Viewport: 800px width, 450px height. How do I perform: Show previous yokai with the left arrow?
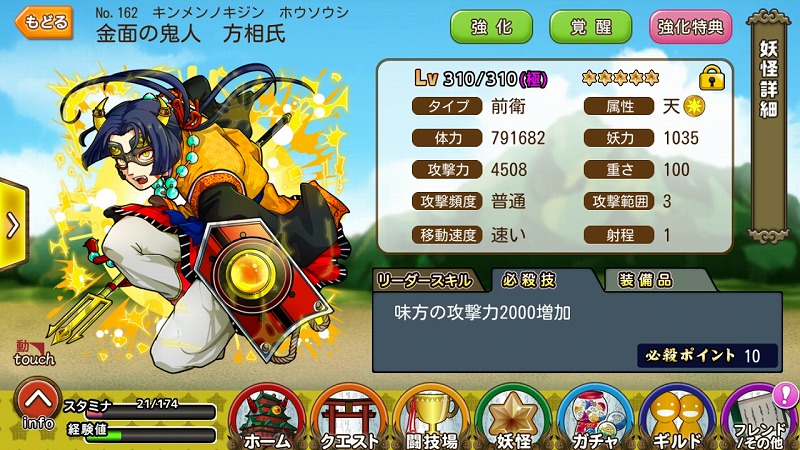pyautogui.click(x=12, y=225)
